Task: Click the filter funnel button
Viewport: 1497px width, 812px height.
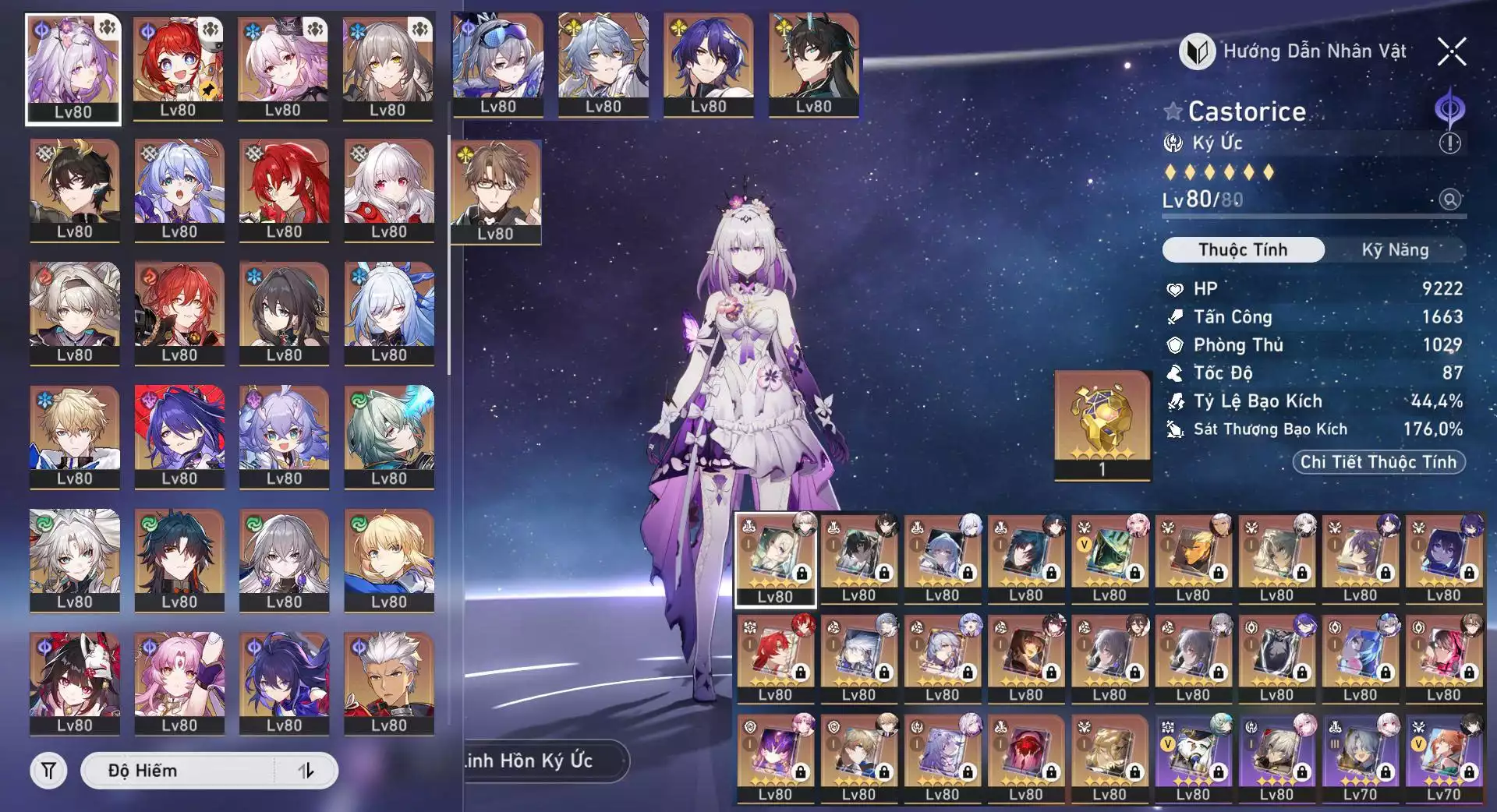Action: coord(48,771)
